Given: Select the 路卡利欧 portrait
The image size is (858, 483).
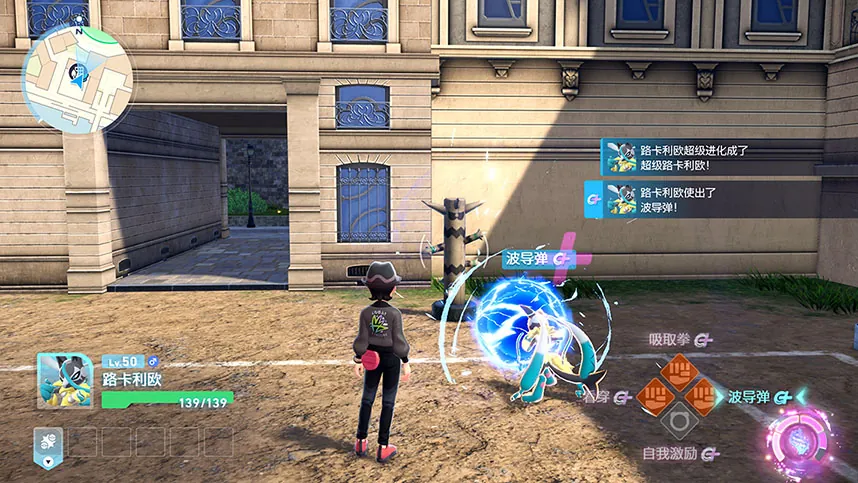Looking at the screenshot, I should [65, 381].
